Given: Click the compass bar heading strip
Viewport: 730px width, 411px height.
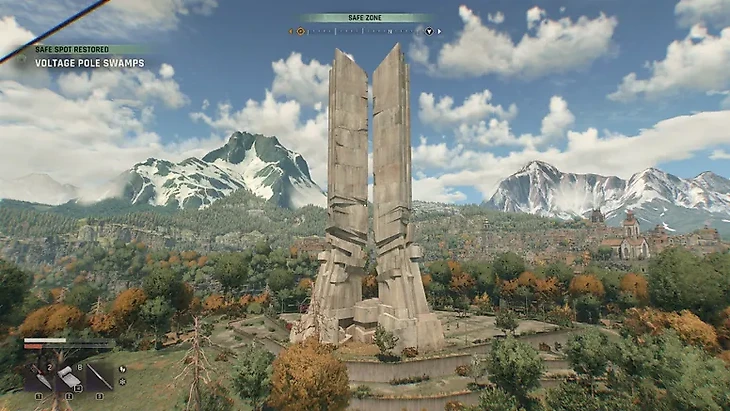Looking at the screenshot, I should click(x=365, y=31).
